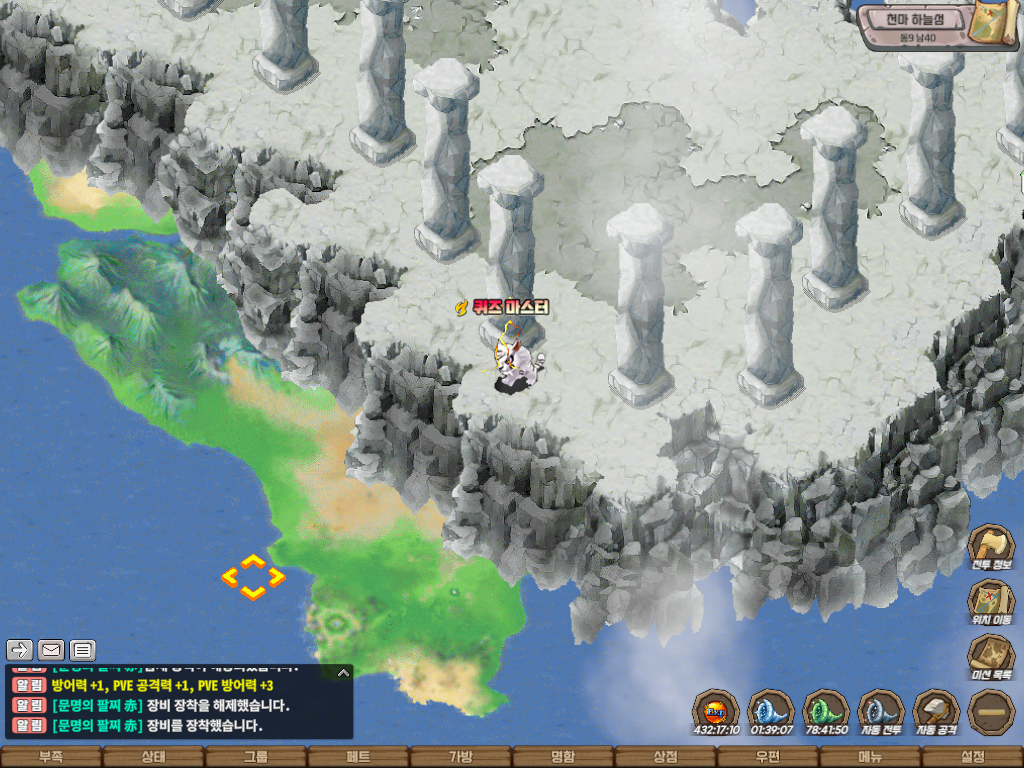This screenshot has height=768, width=1024.
Task: Open the 상태 (status) menu
Action: (153, 757)
